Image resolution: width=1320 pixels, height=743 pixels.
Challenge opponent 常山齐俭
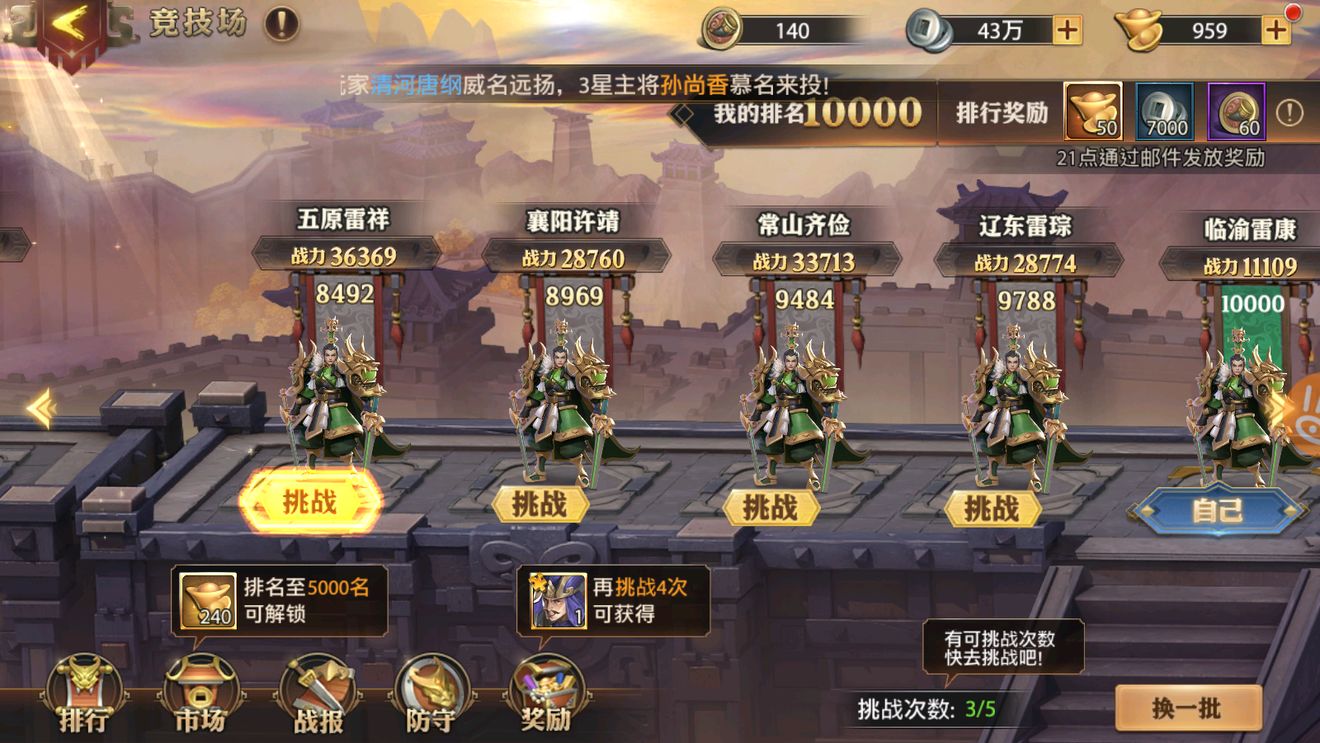(x=774, y=509)
